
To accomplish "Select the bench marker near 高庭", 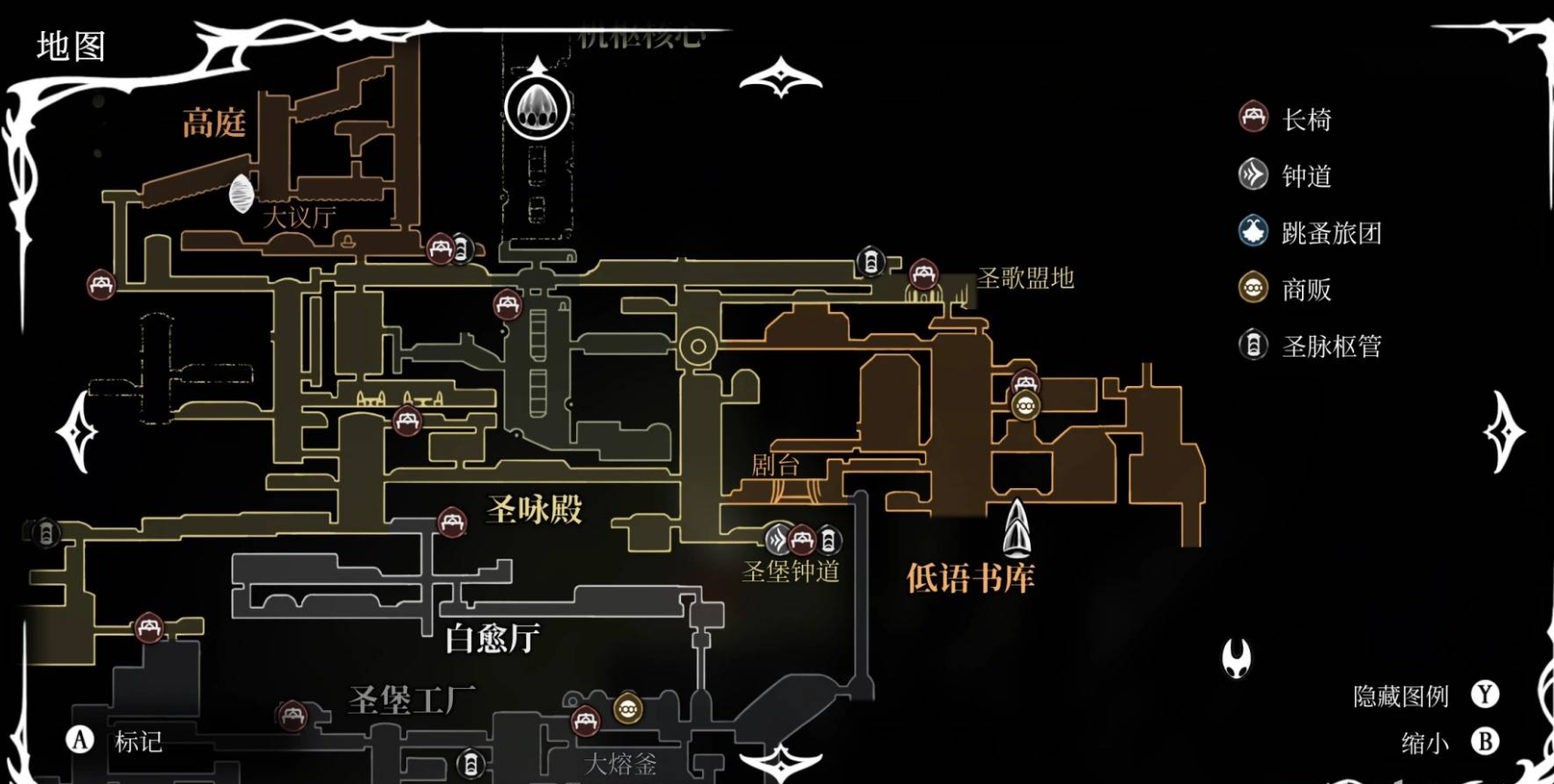I will click(x=100, y=286).
